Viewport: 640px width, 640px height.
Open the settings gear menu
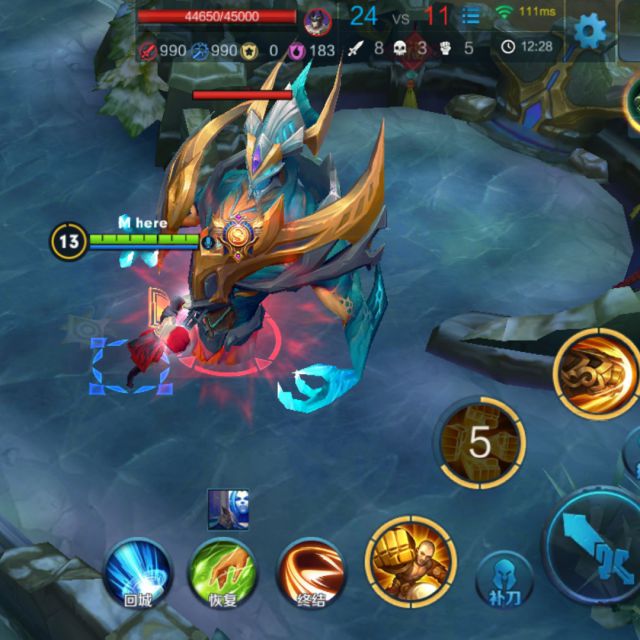(x=590, y=30)
